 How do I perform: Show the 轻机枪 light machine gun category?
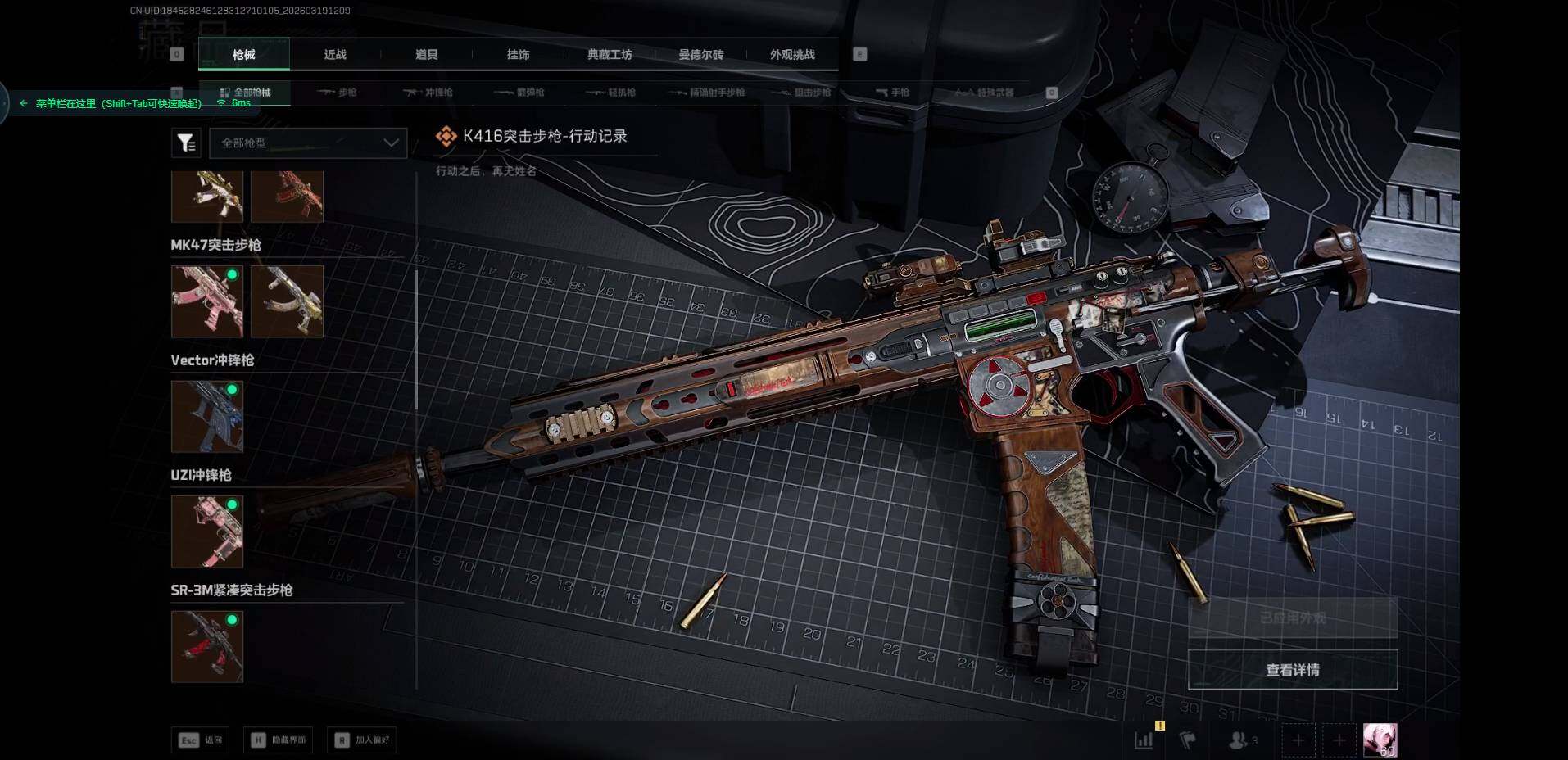tap(612, 93)
